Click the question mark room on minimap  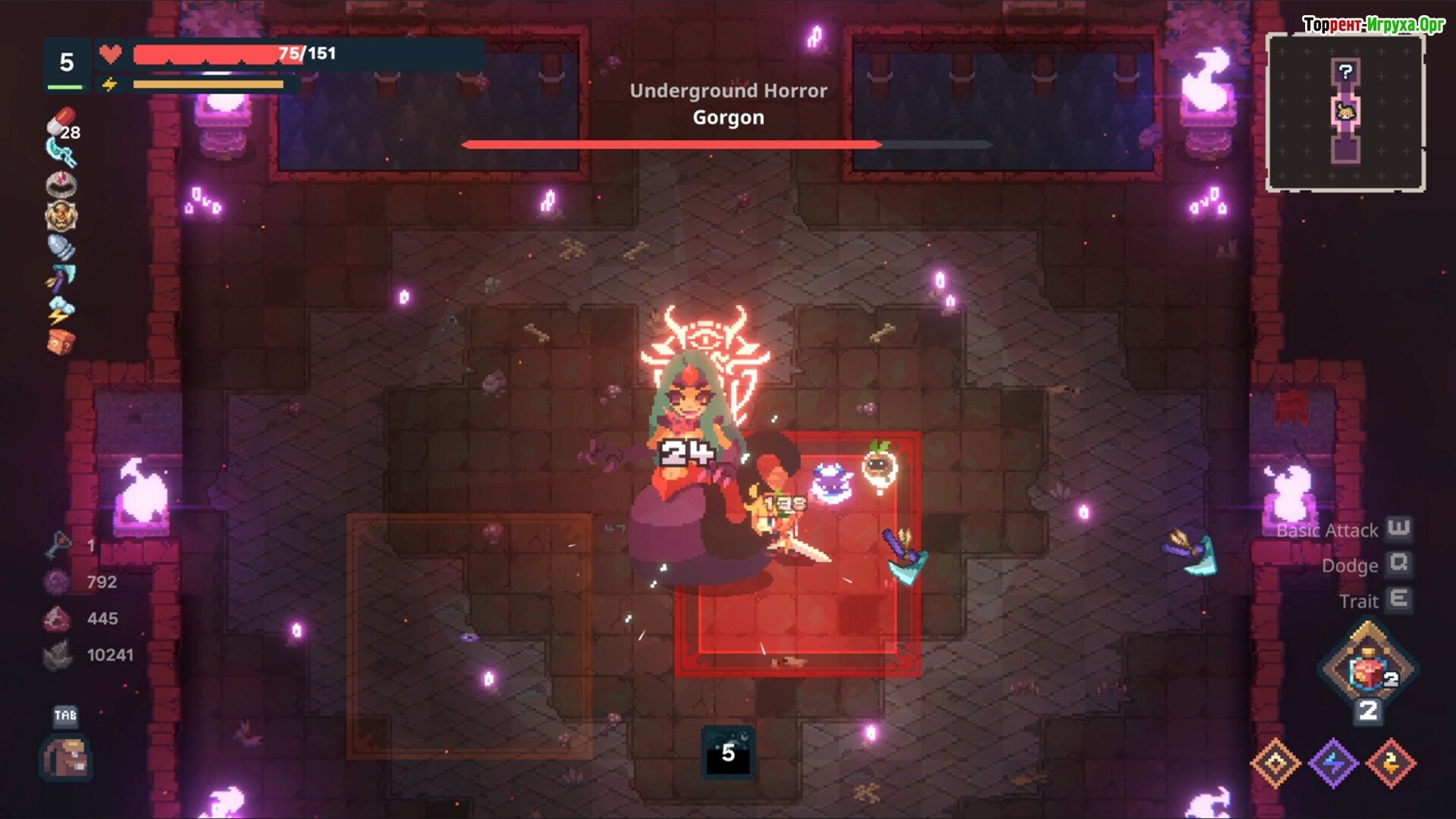pos(1345,72)
